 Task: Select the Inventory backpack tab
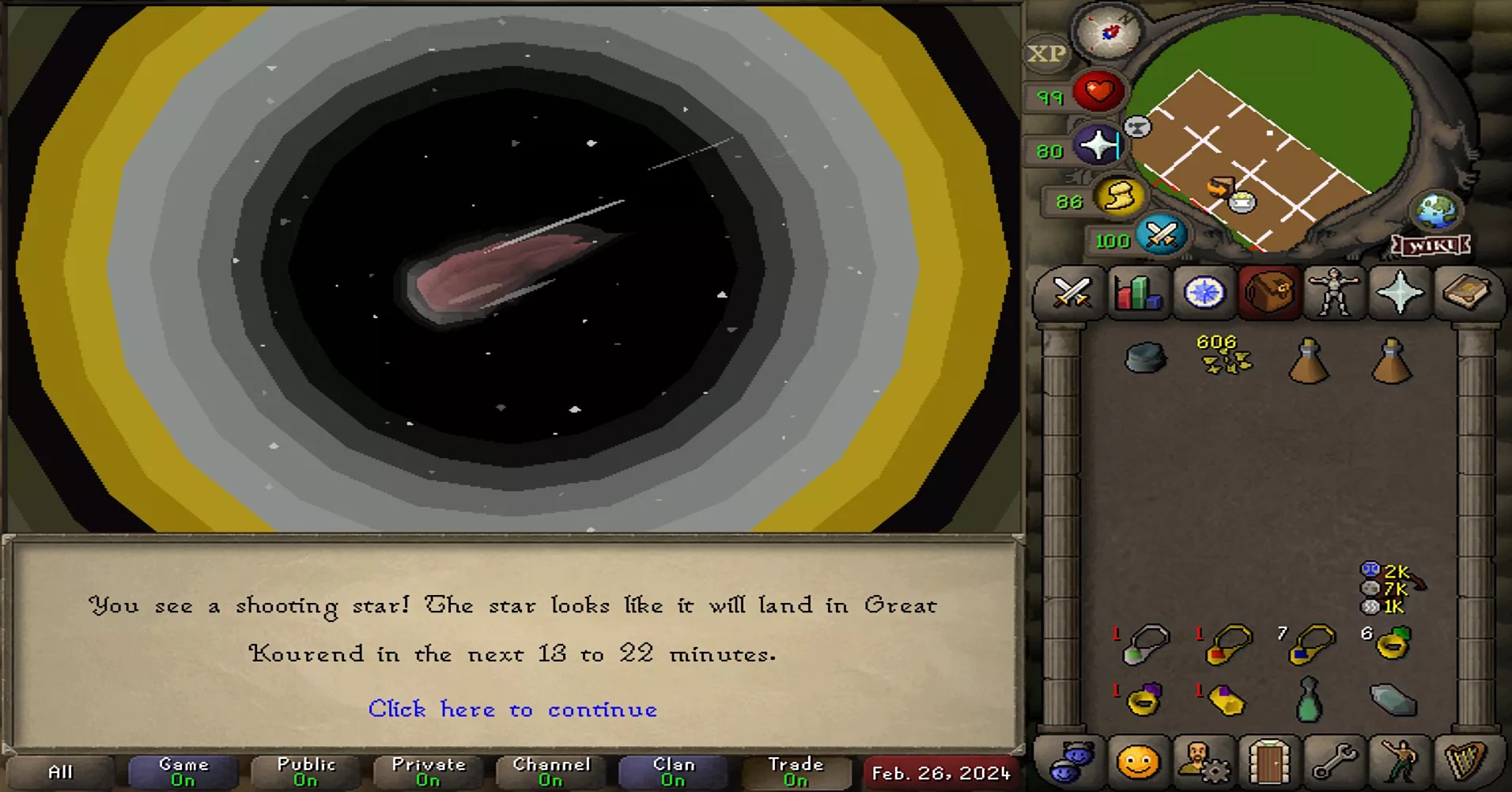pos(1269,294)
